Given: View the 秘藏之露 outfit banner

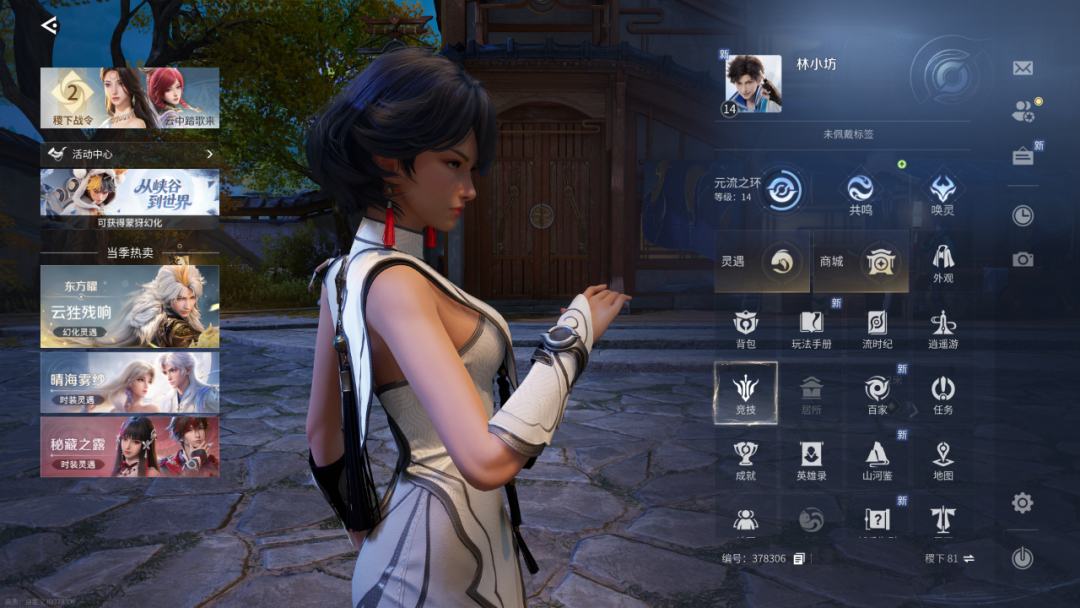Looking at the screenshot, I should click(x=130, y=446).
